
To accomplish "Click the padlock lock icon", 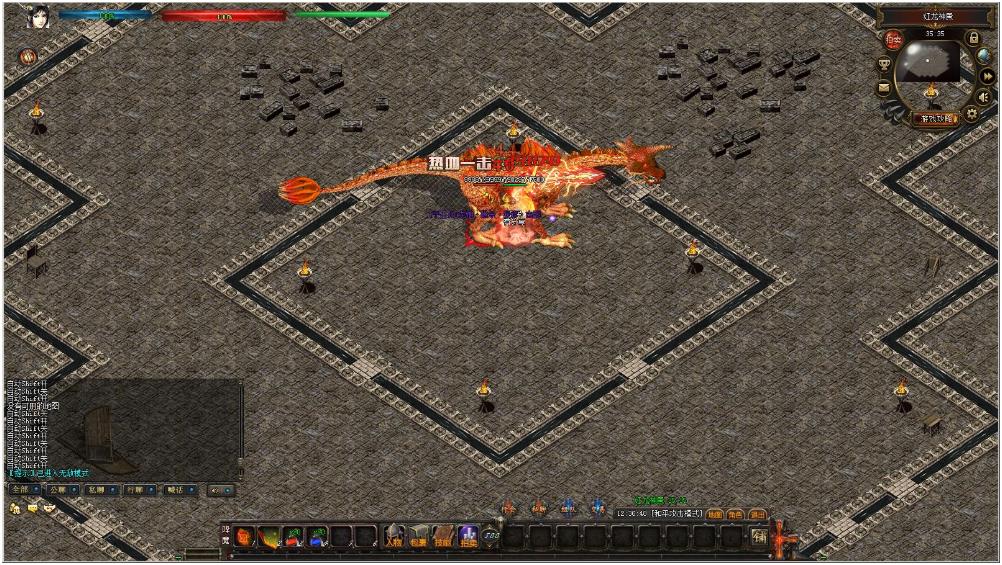I will (974, 38).
